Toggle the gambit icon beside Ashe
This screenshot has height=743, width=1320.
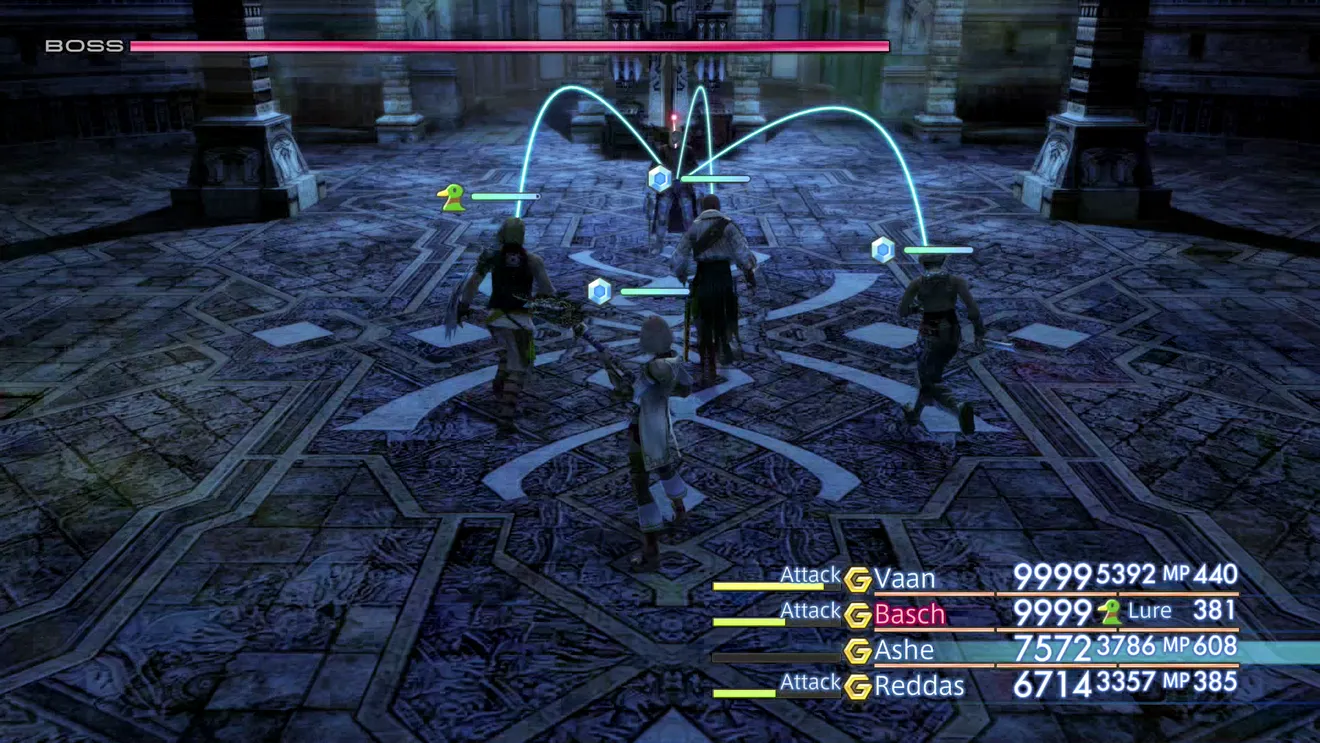pyautogui.click(x=857, y=652)
